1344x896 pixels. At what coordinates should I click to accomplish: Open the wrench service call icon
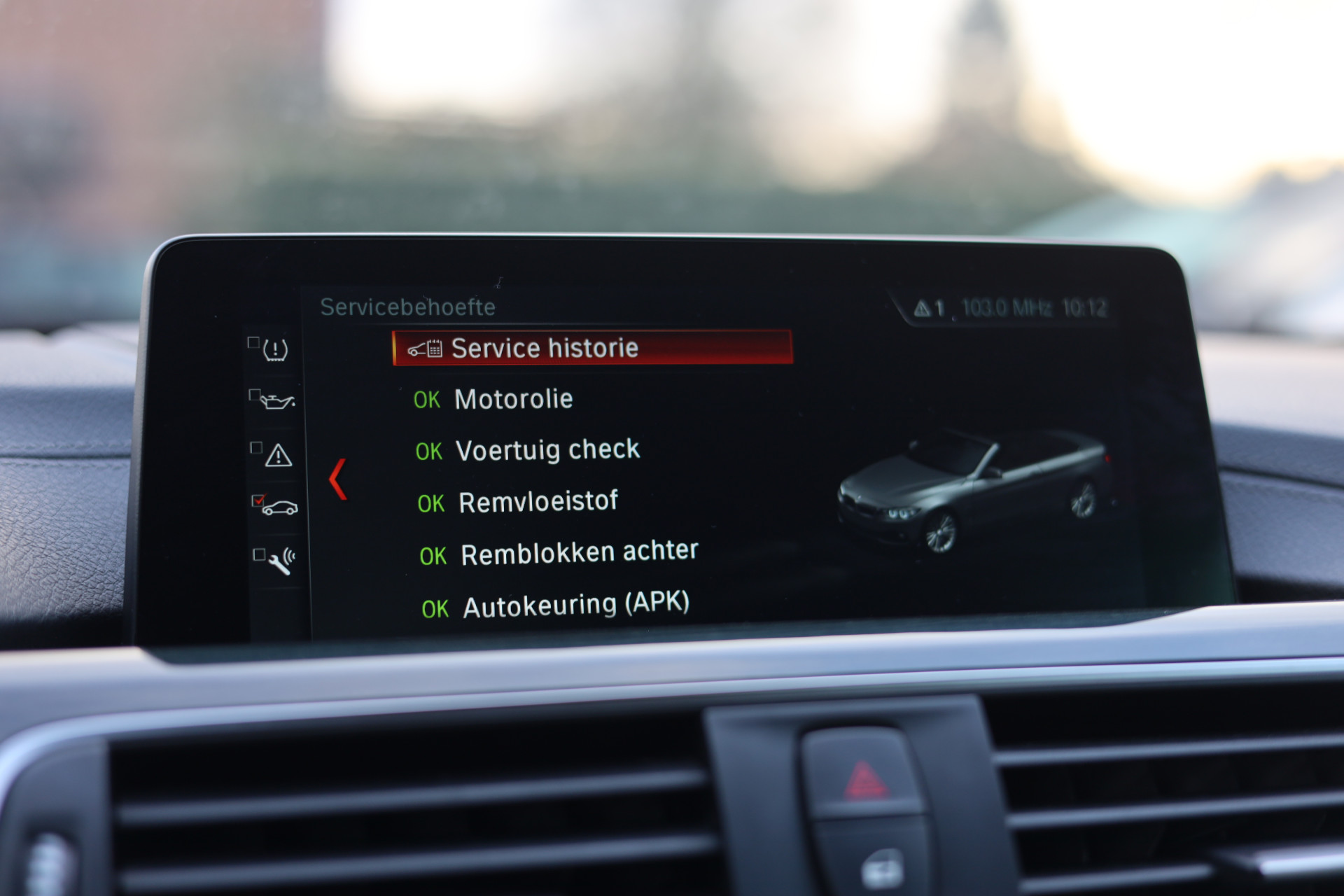(x=281, y=561)
